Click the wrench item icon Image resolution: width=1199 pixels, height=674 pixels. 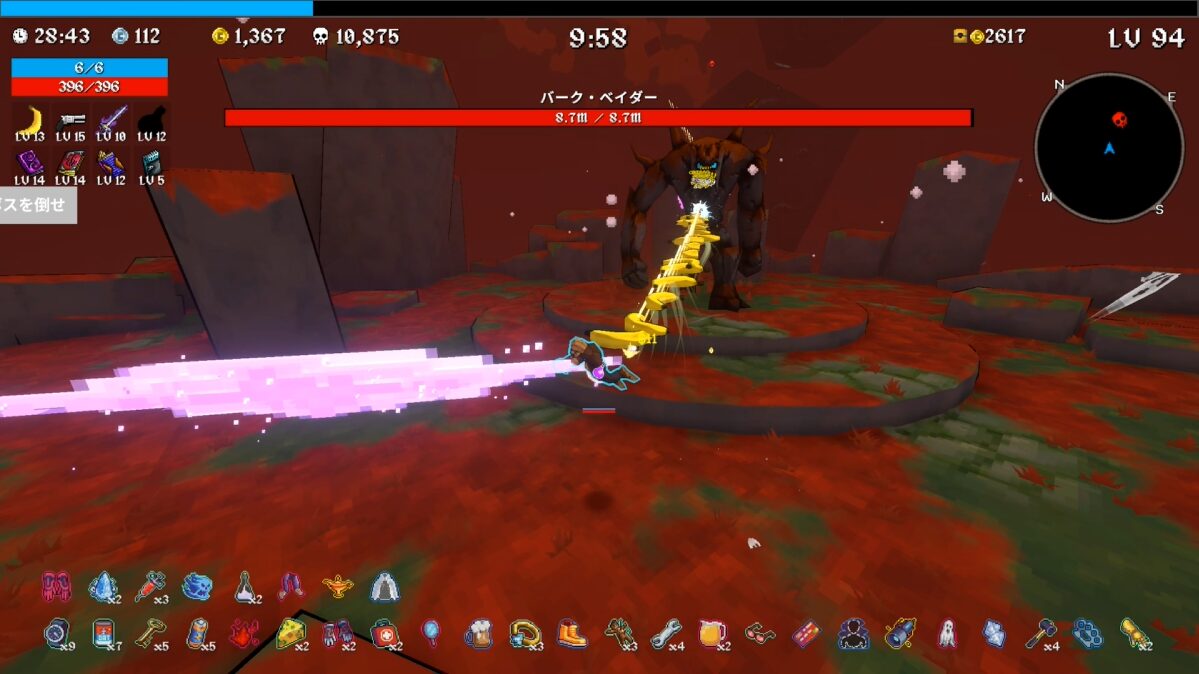[665, 633]
